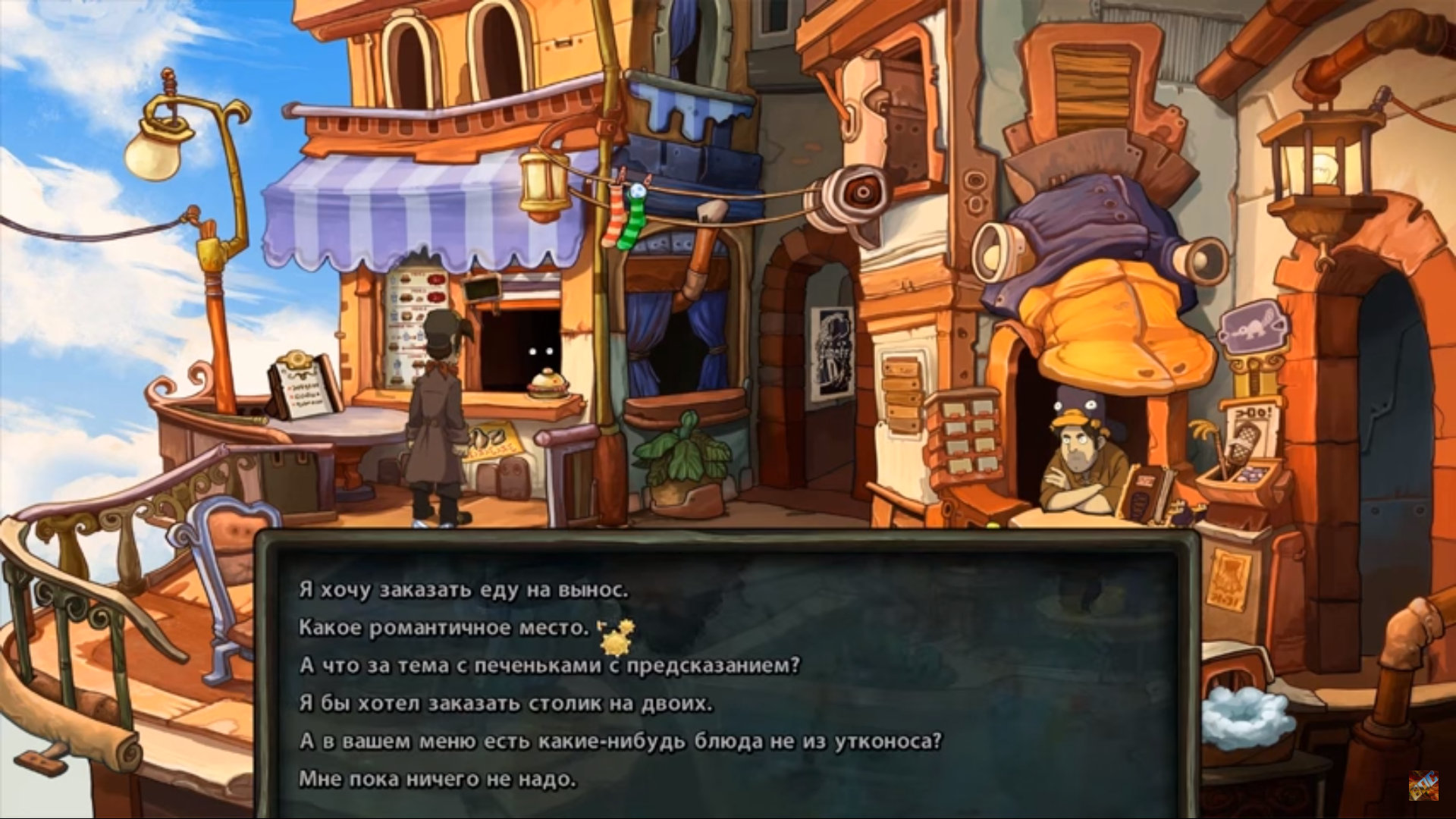Ask about the fortune cookies "печеньками с предсказанием"
The height and width of the screenshot is (819, 1456).
click(x=549, y=666)
